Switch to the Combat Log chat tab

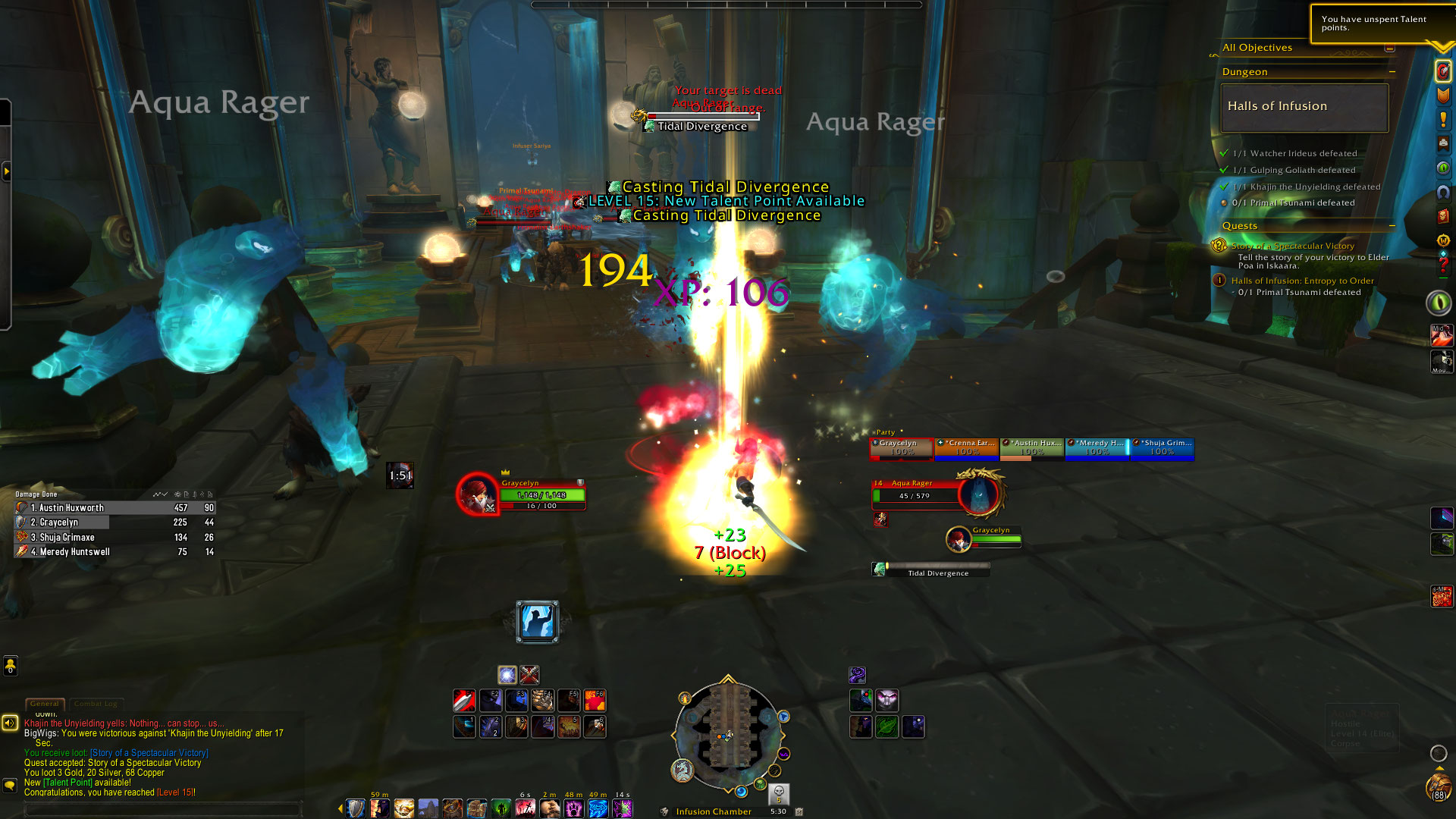[96, 704]
